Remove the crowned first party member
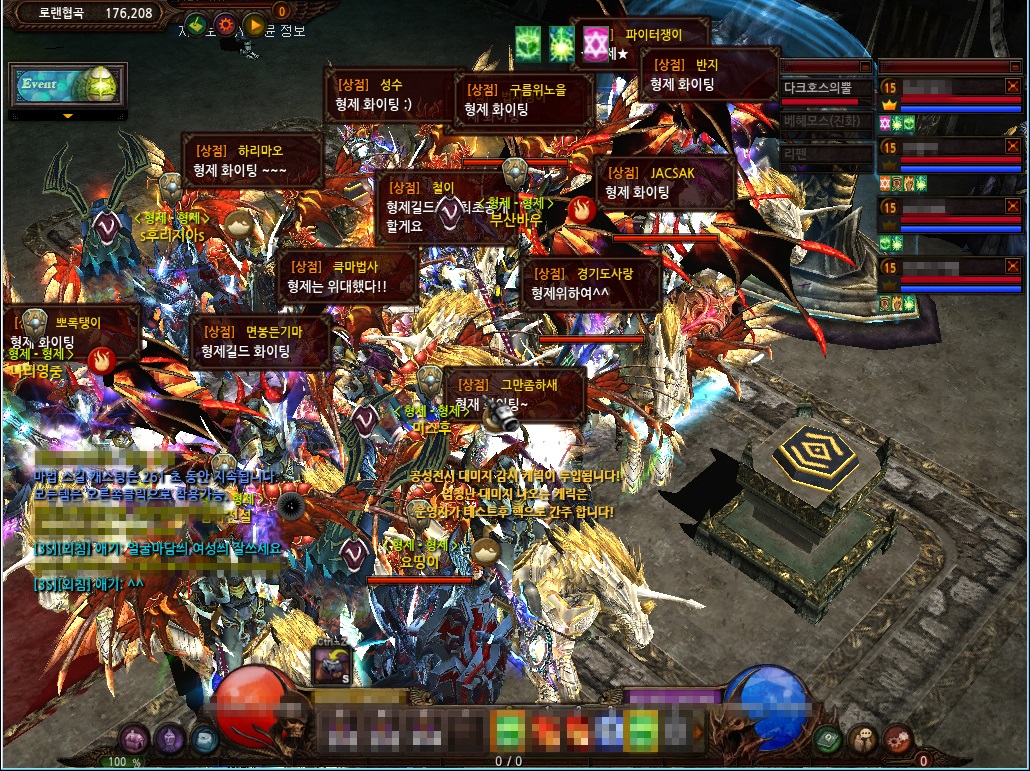1030x771 pixels. tap(1013, 87)
